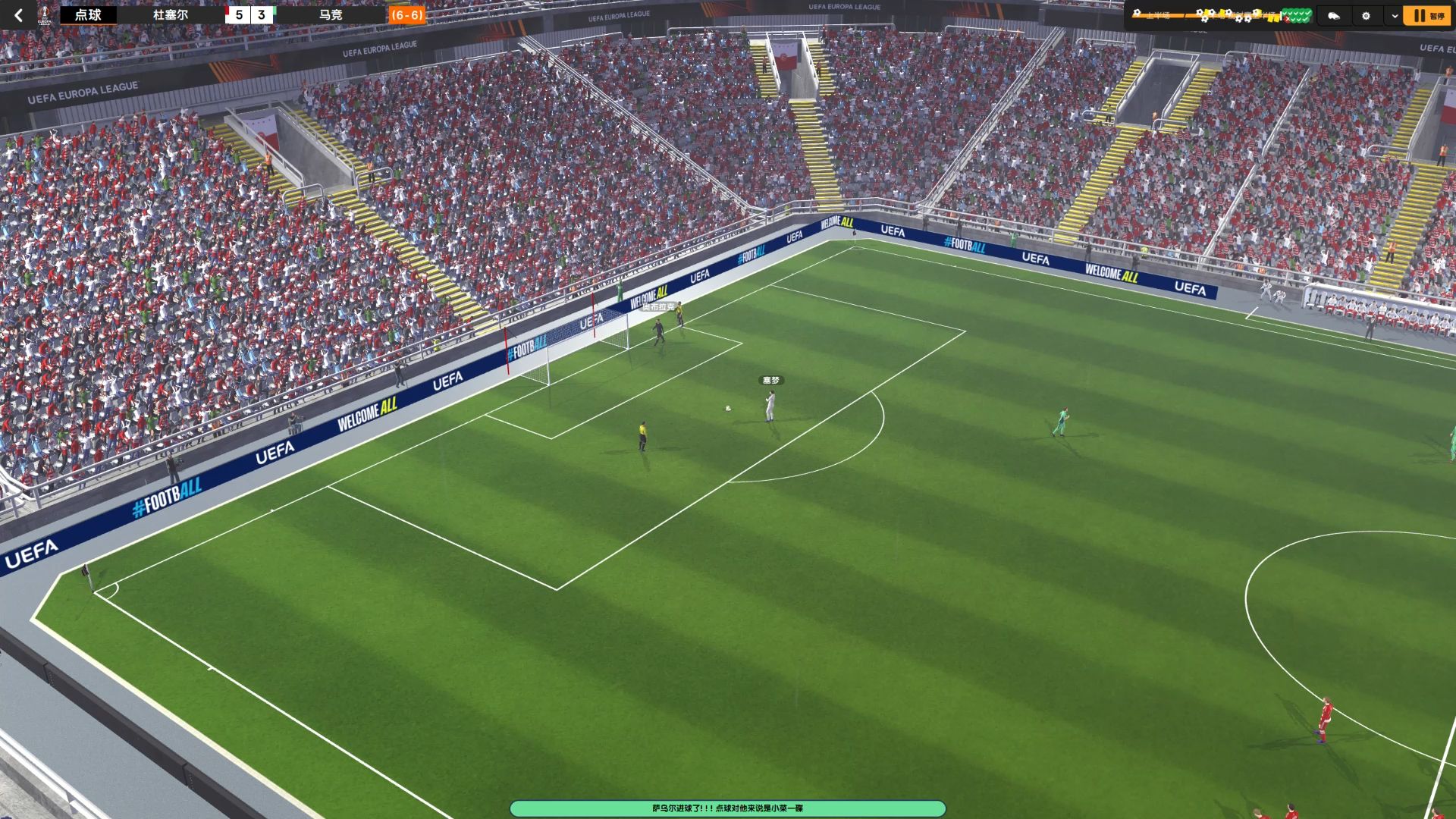1456x819 pixels.
Task: Expand the chevron dropdown beside pause
Action: pyautogui.click(x=1394, y=15)
